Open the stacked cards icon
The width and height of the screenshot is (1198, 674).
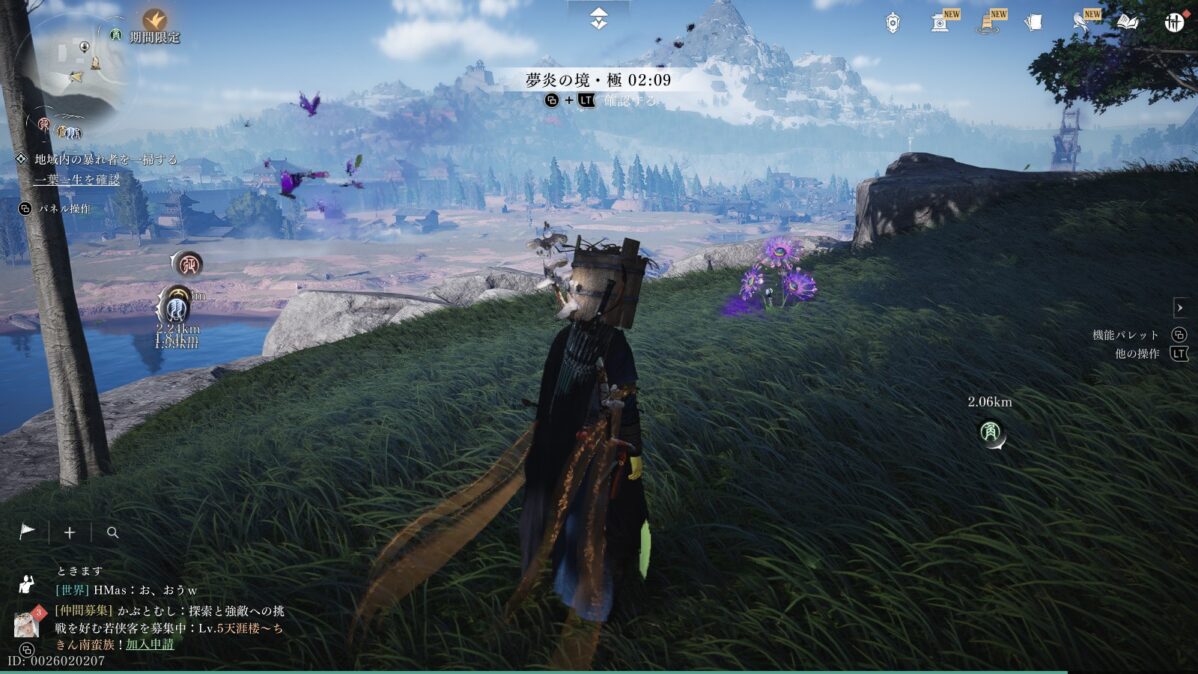click(x=1034, y=22)
